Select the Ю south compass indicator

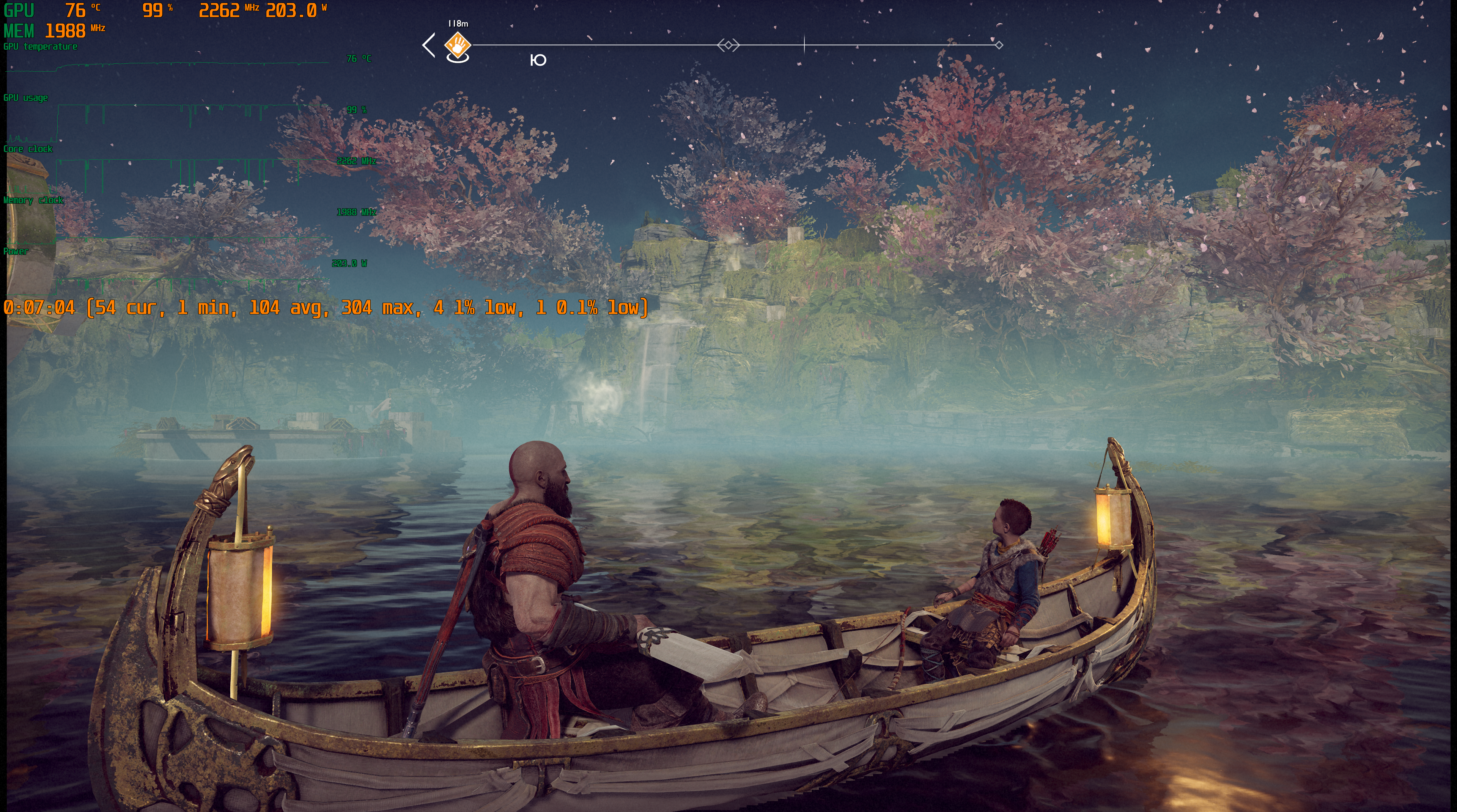click(x=538, y=60)
